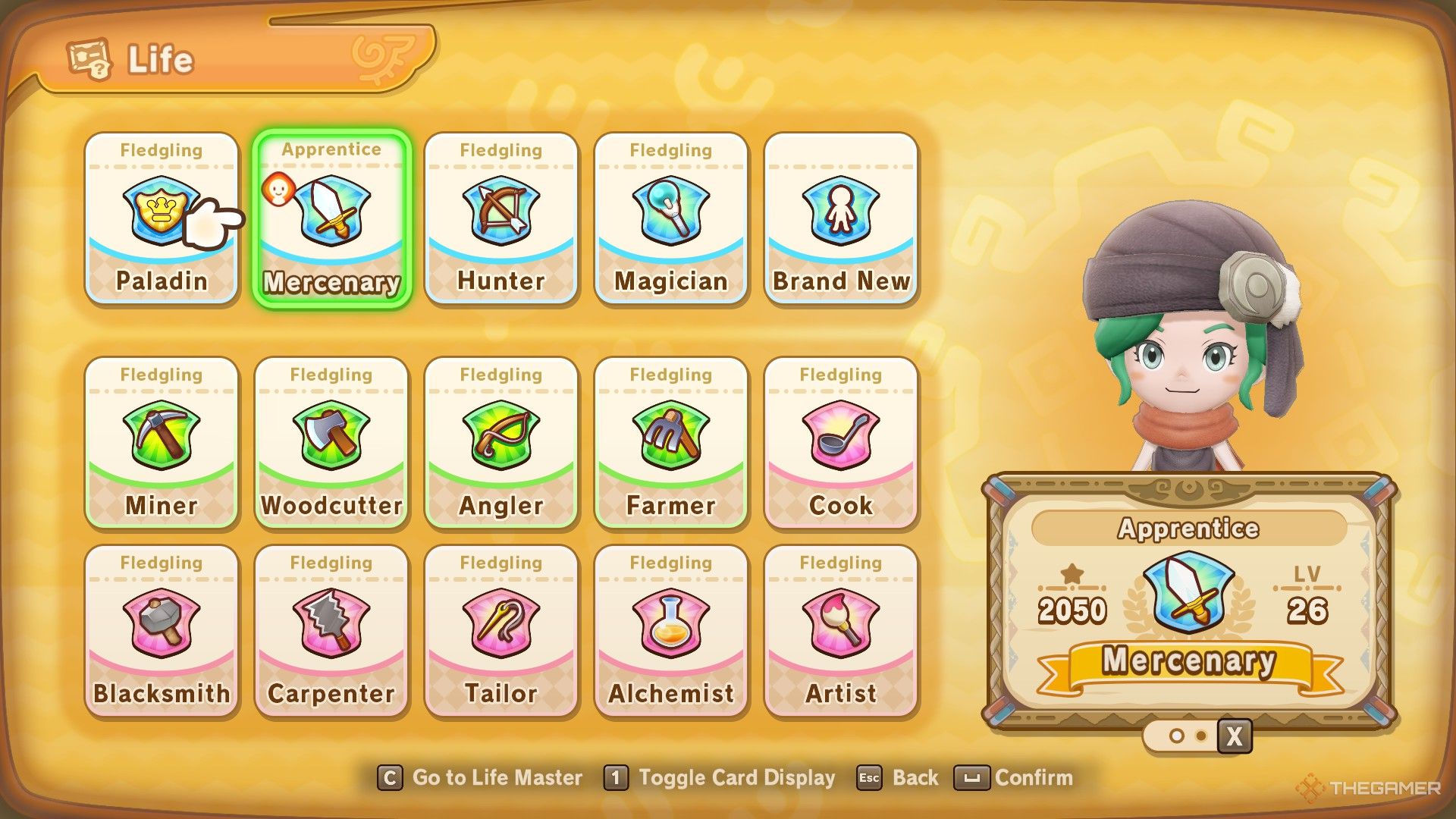
Task: Select the Paladin Life card
Action: [x=162, y=218]
